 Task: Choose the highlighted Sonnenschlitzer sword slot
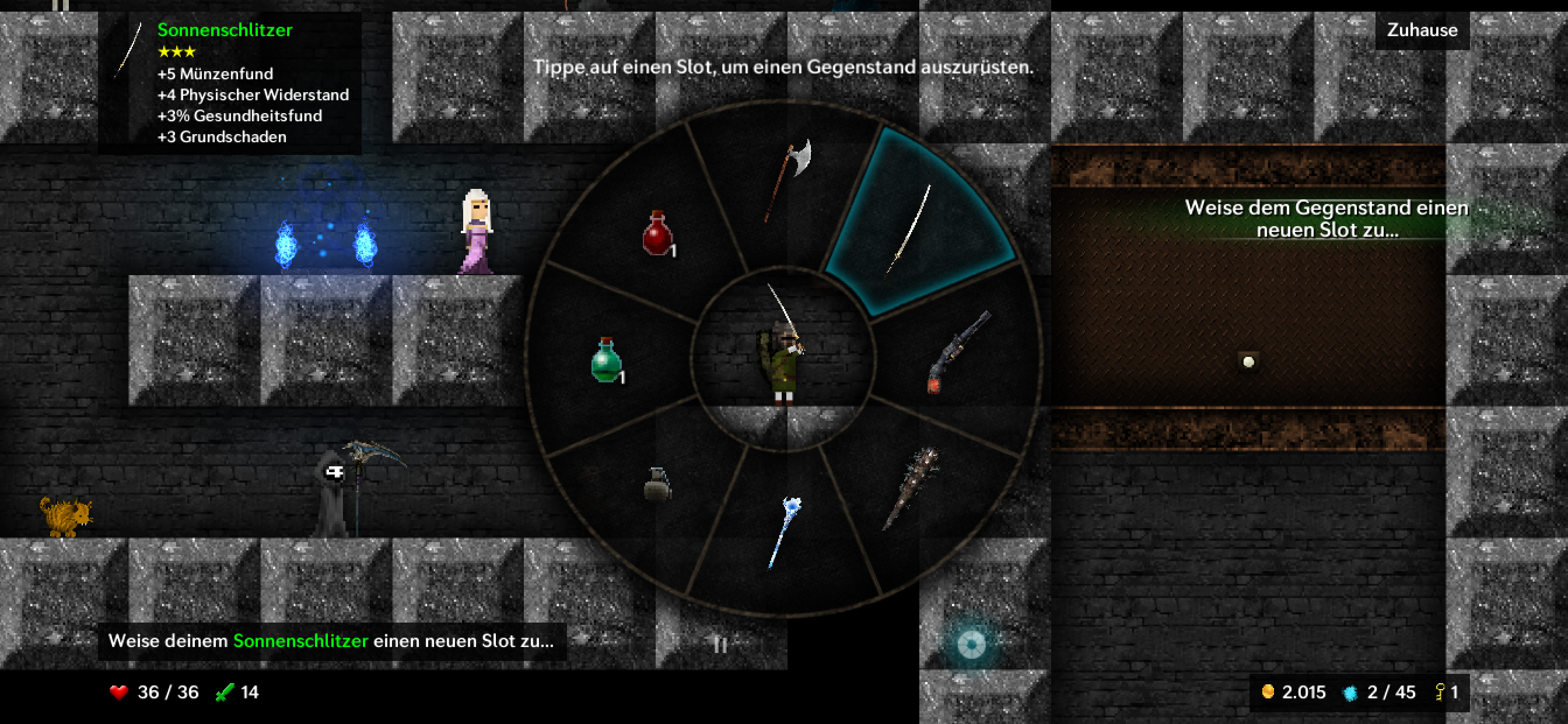click(911, 228)
